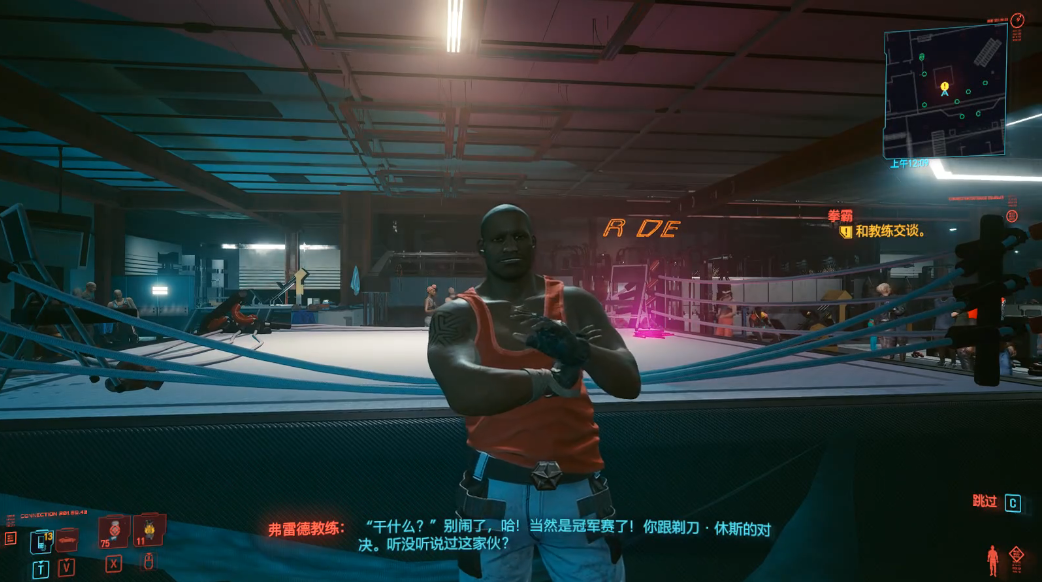The height and width of the screenshot is (582, 1042).
Task: Use the inhaler slot showing 75
Action: tap(112, 531)
